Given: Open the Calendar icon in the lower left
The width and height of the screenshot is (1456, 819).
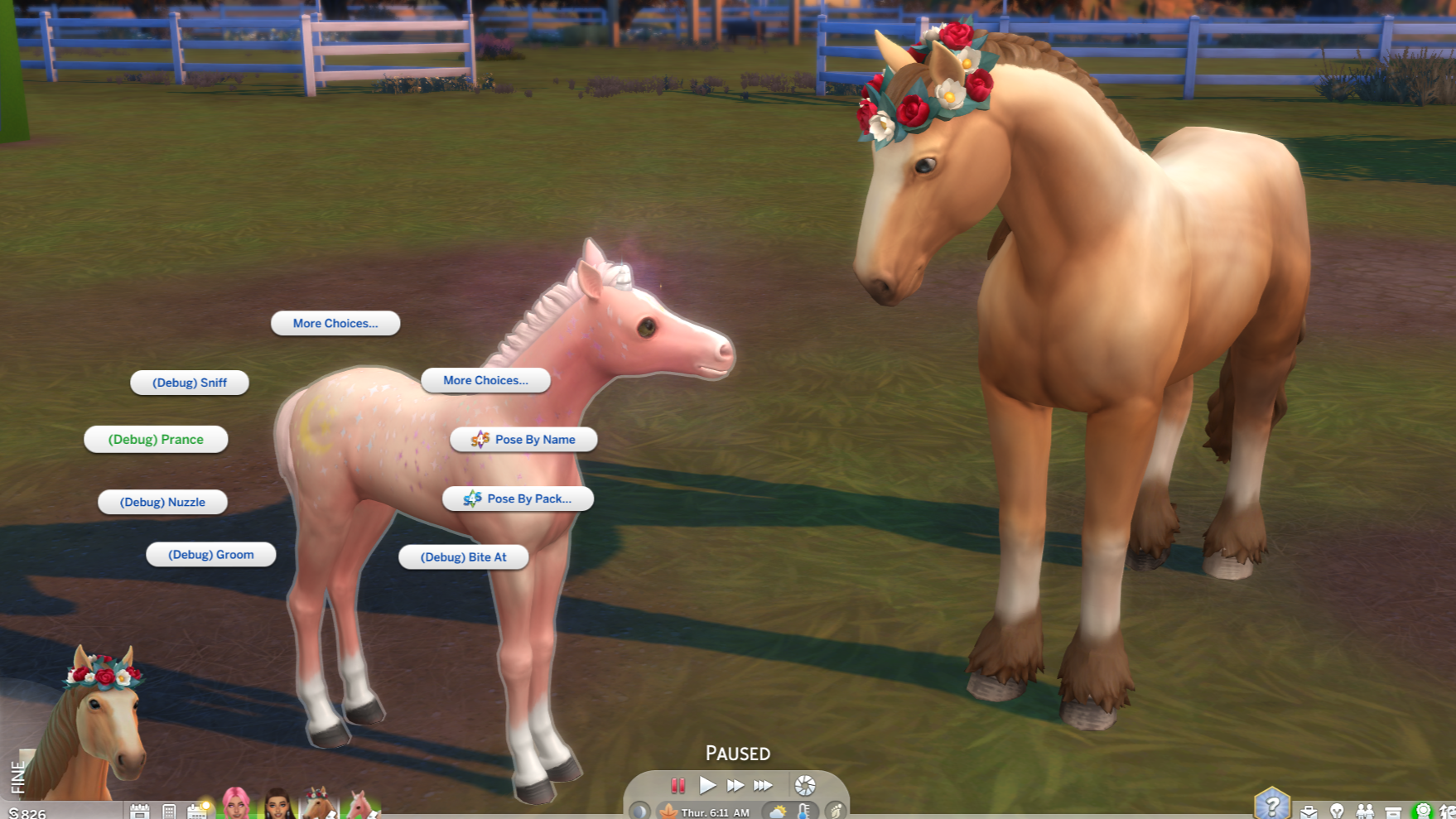Looking at the screenshot, I should 197,810.
